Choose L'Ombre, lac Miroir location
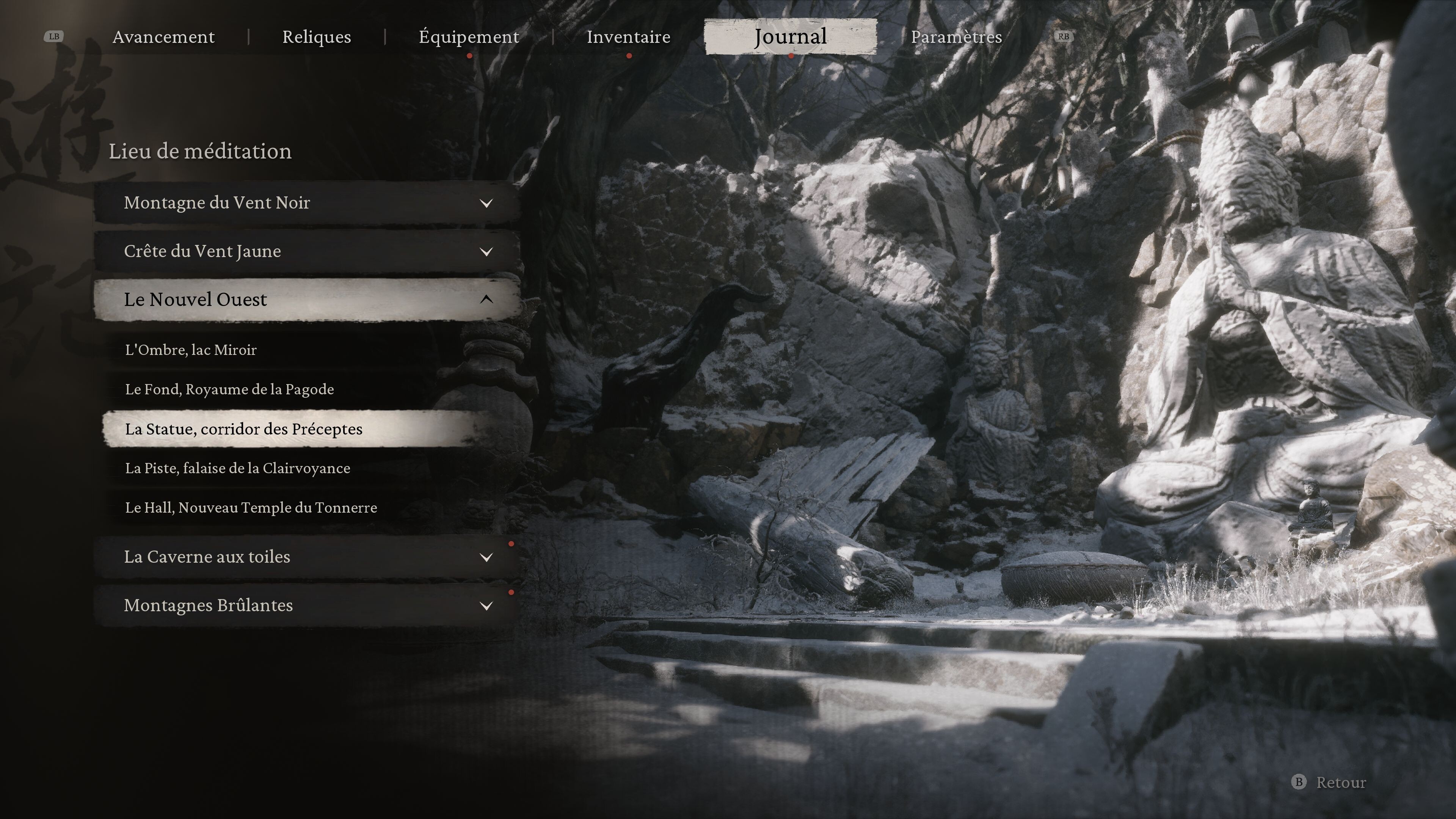 pos(191,350)
